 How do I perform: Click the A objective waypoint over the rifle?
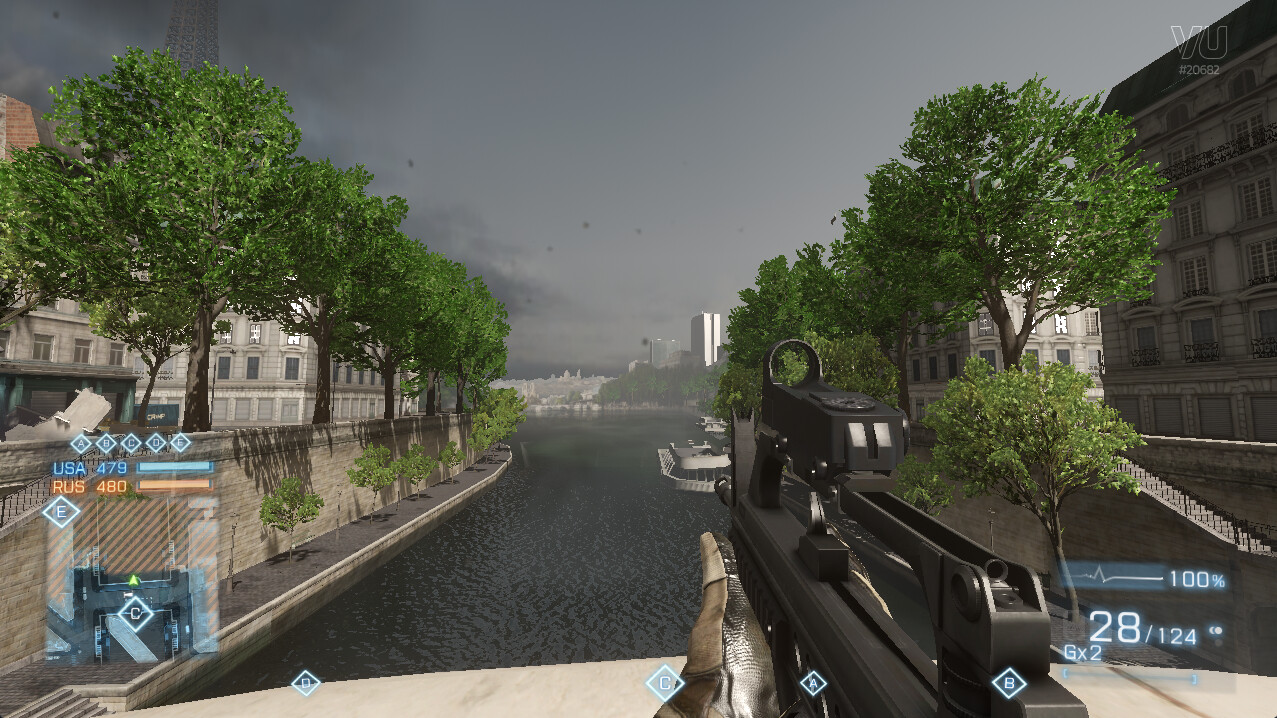click(x=813, y=684)
